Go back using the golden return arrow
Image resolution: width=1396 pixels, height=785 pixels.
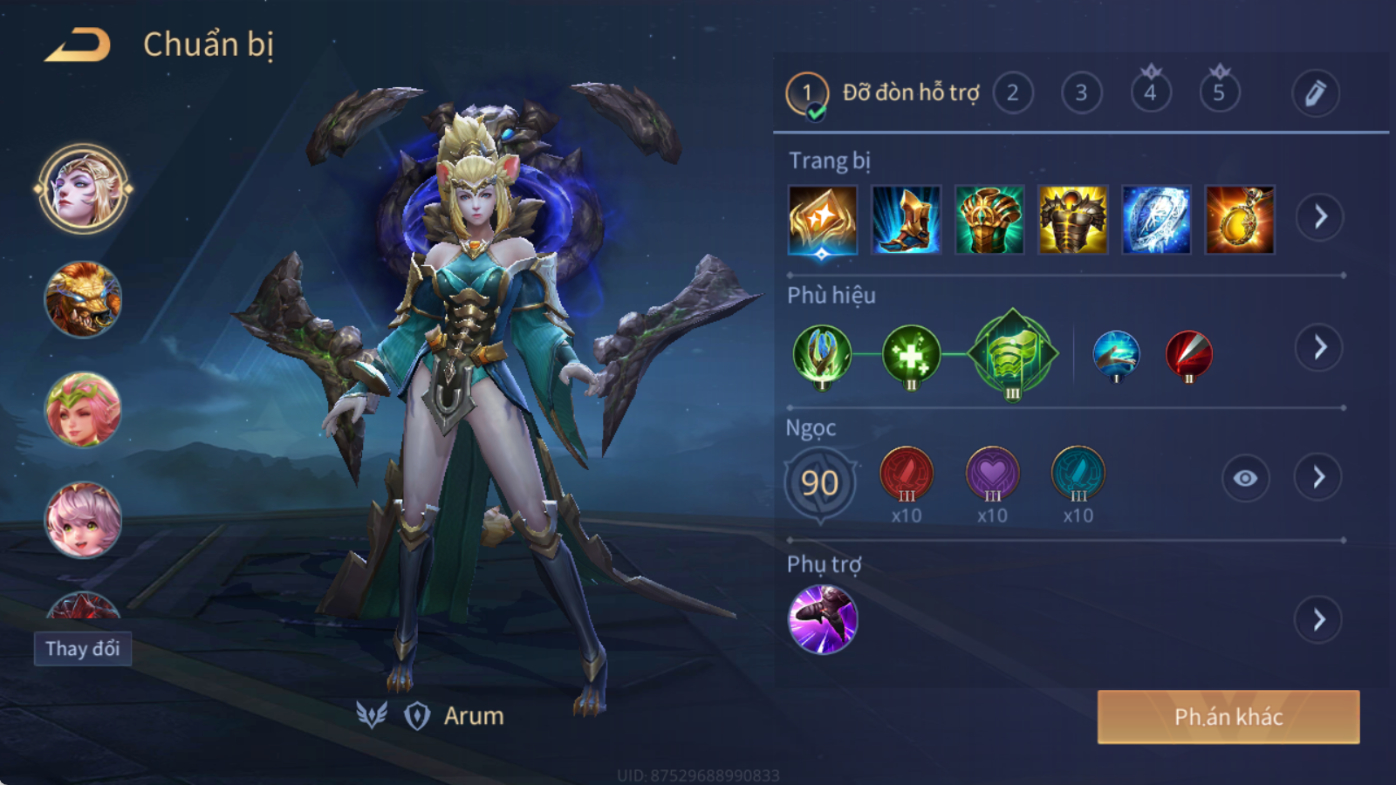pos(78,45)
